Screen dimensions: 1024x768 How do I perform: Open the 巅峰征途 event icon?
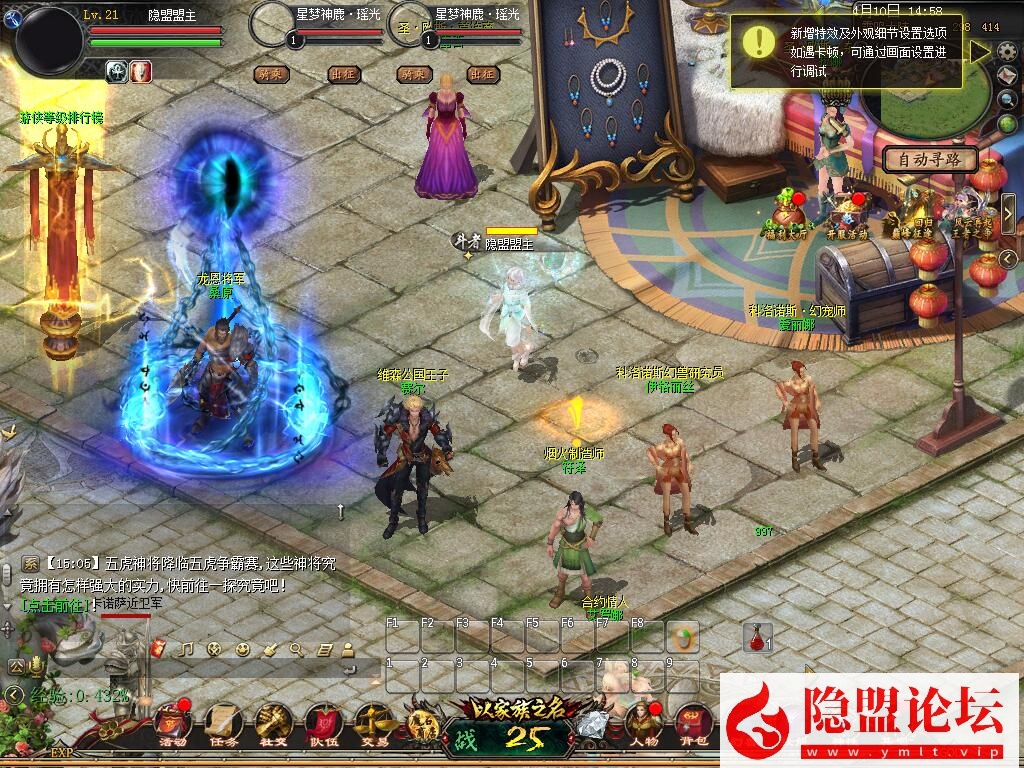coord(912,215)
